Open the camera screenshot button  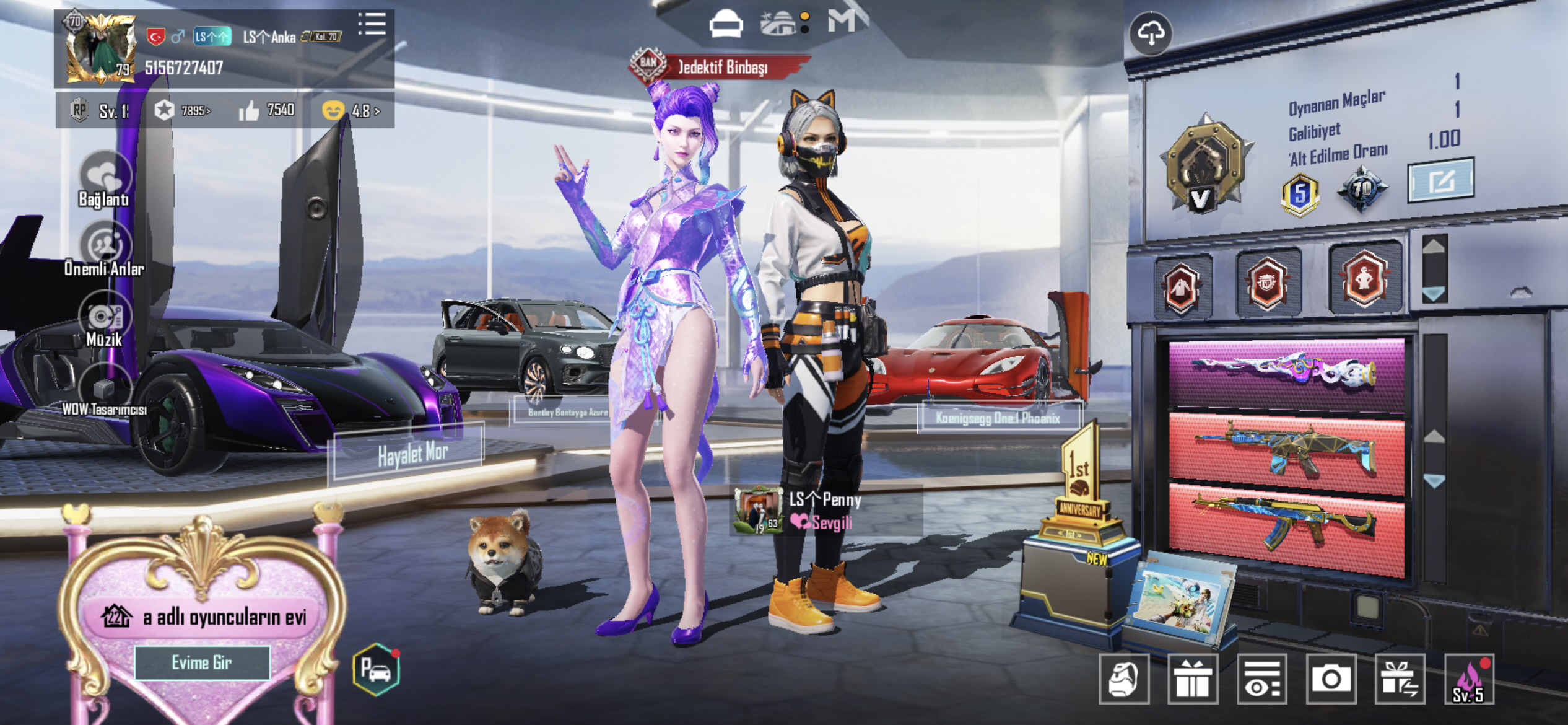[x=1330, y=679]
